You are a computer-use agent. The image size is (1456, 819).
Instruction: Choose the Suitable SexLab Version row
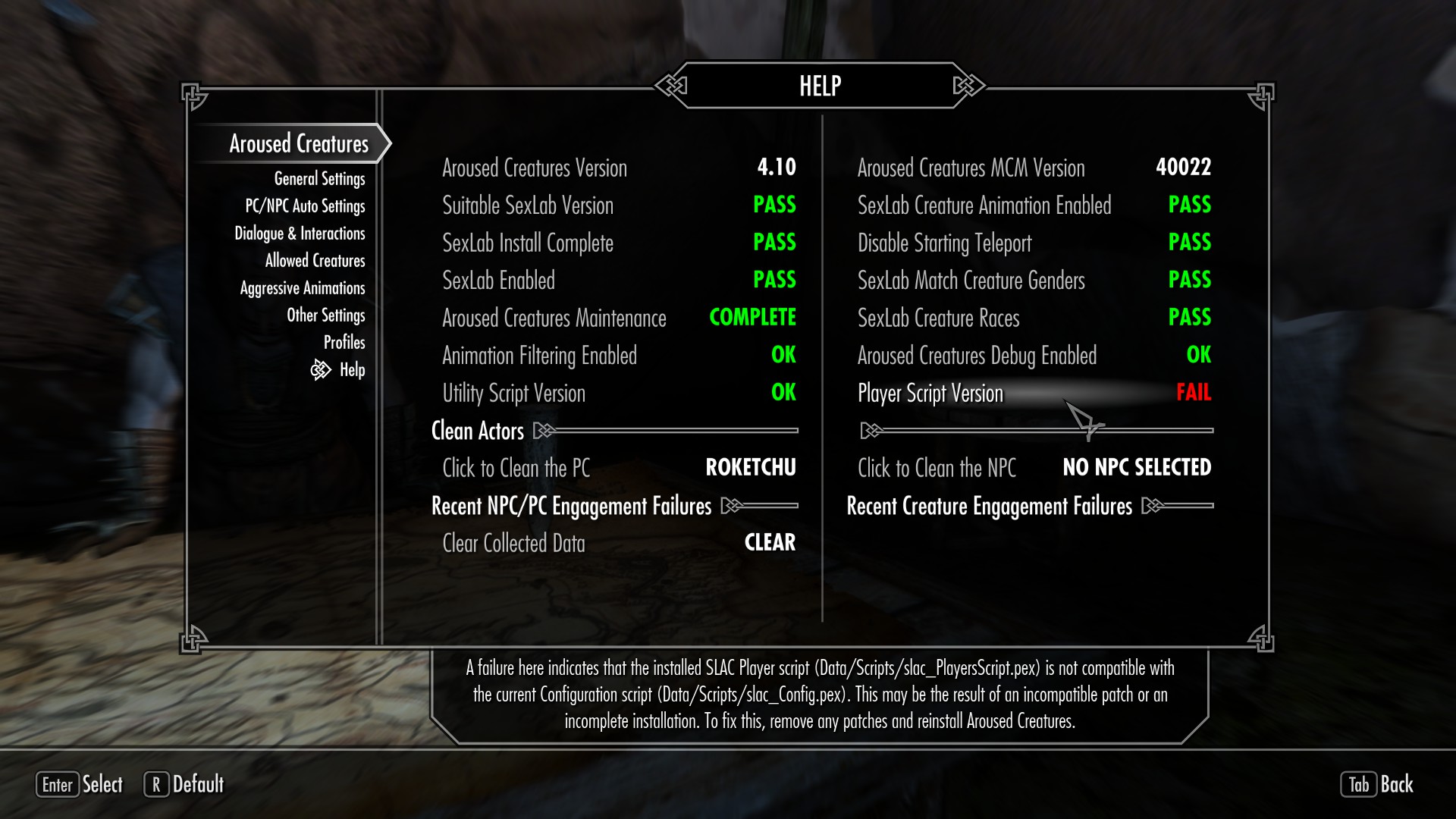click(x=618, y=206)
